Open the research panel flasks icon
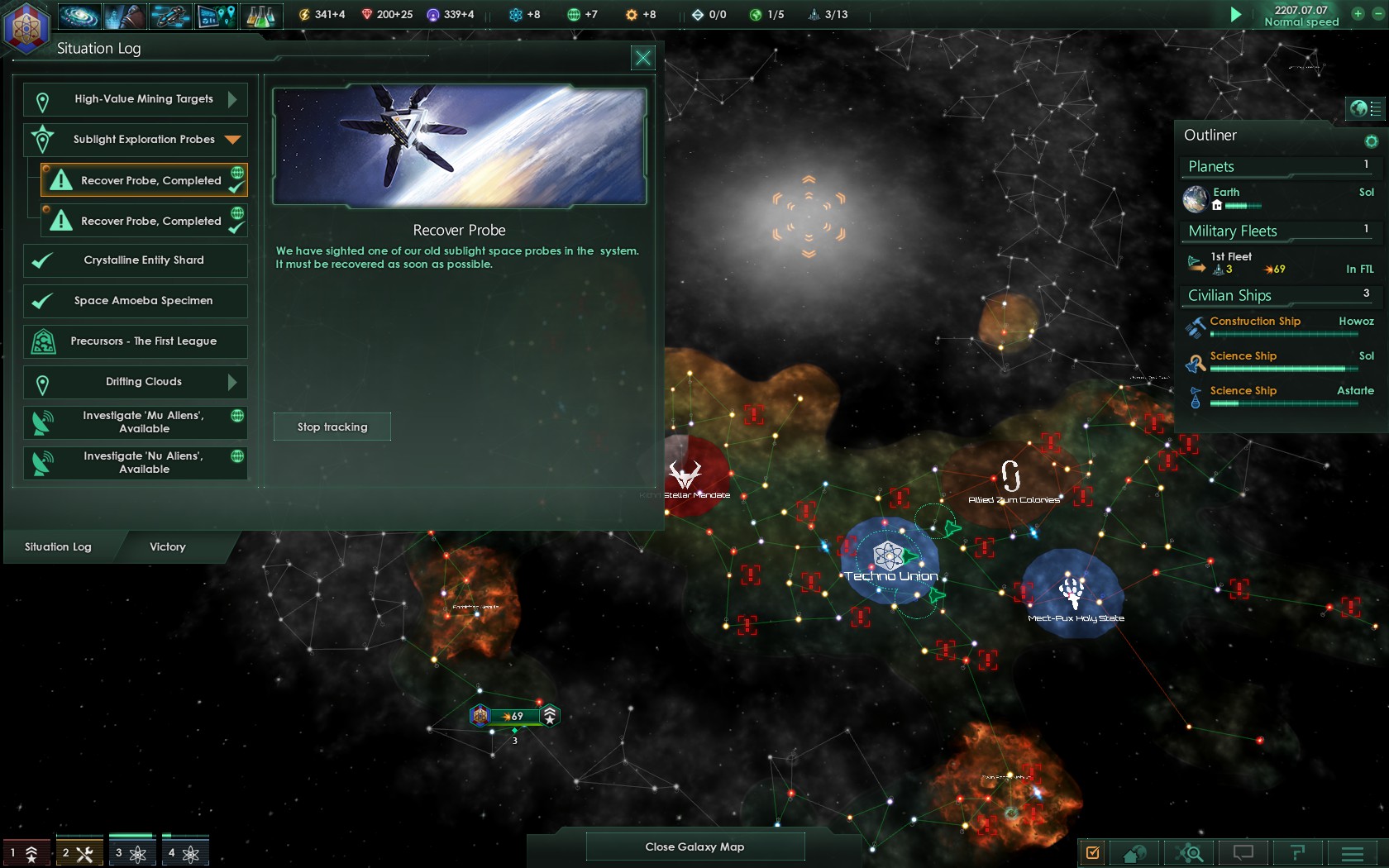The image size is (1389, 868). pos(263,15)
